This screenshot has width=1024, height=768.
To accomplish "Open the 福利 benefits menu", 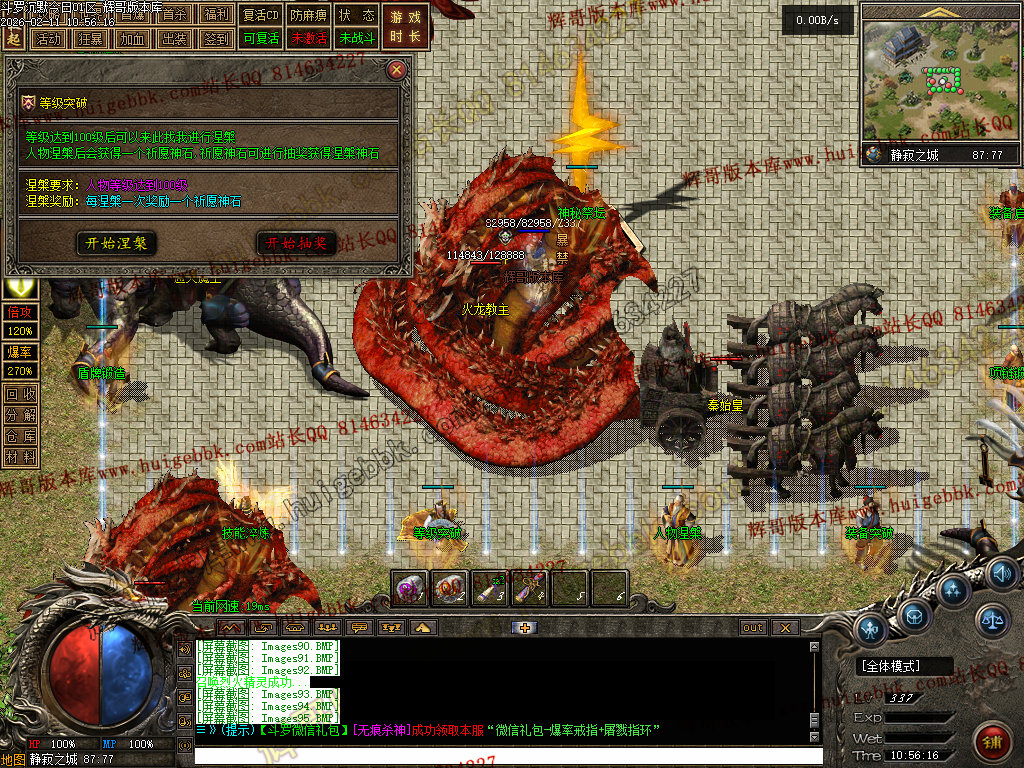I will pyautogui.click(x=216, y=15).
